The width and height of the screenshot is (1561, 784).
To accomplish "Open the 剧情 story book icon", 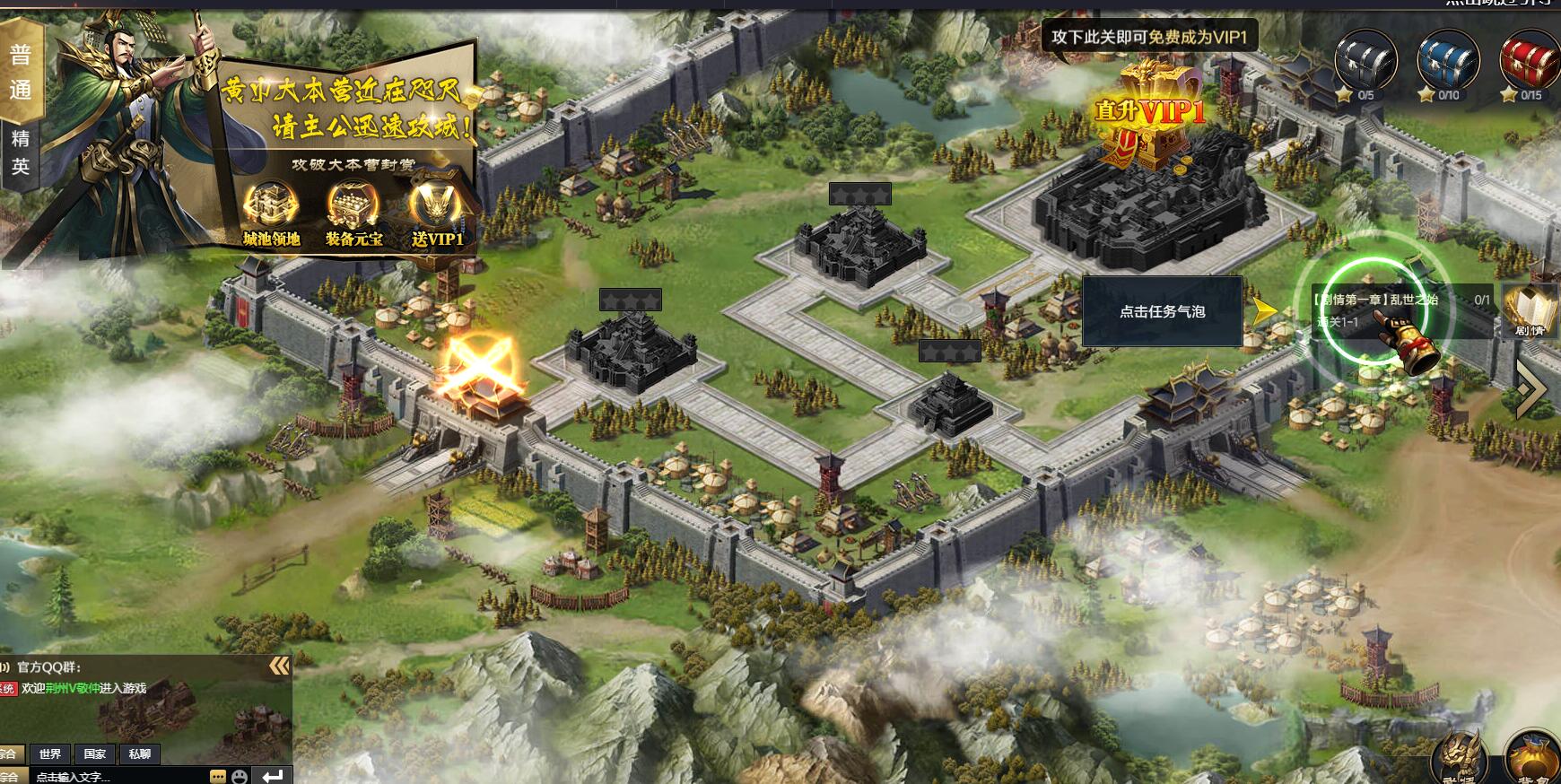I will [1530, 310].
